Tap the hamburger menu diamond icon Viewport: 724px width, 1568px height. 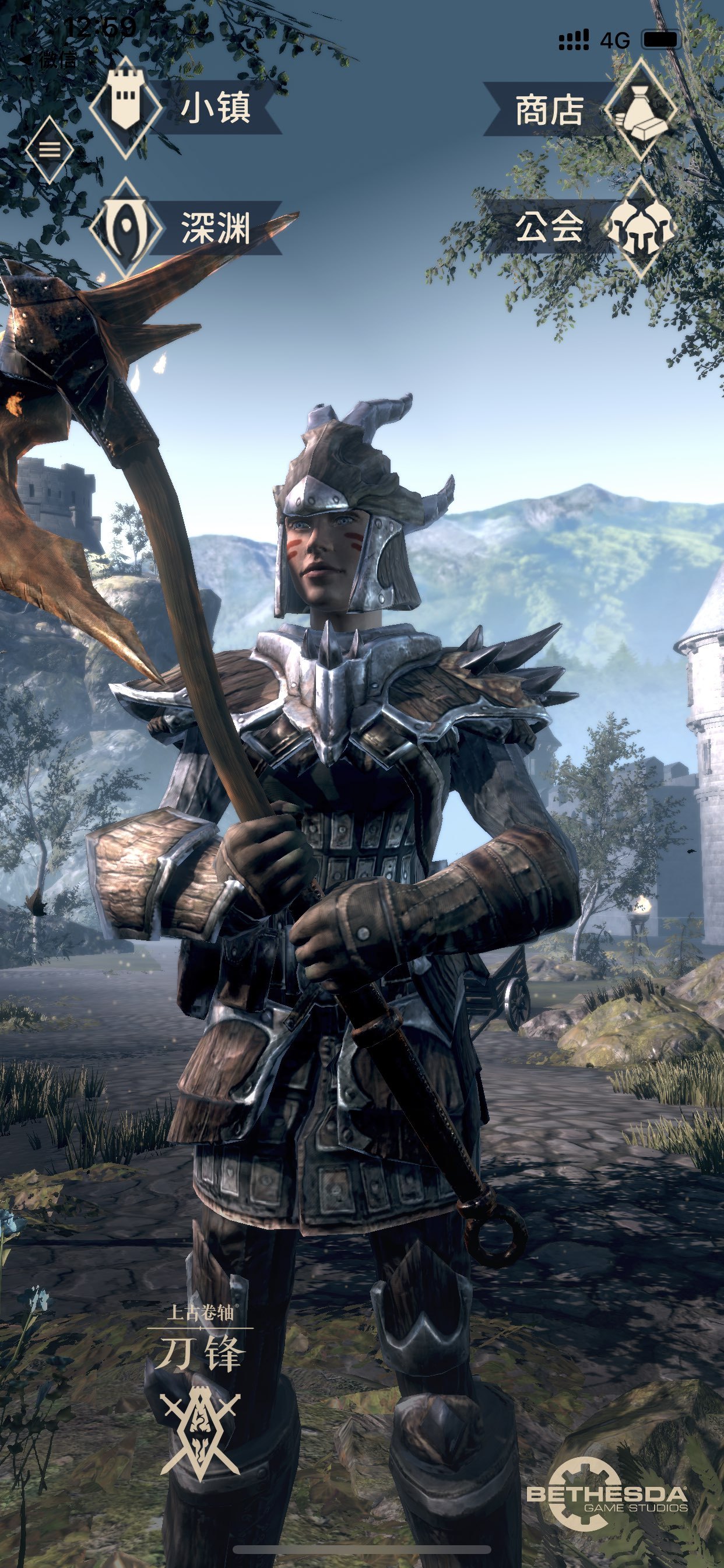pyautogui.click(x=50, y=150)
